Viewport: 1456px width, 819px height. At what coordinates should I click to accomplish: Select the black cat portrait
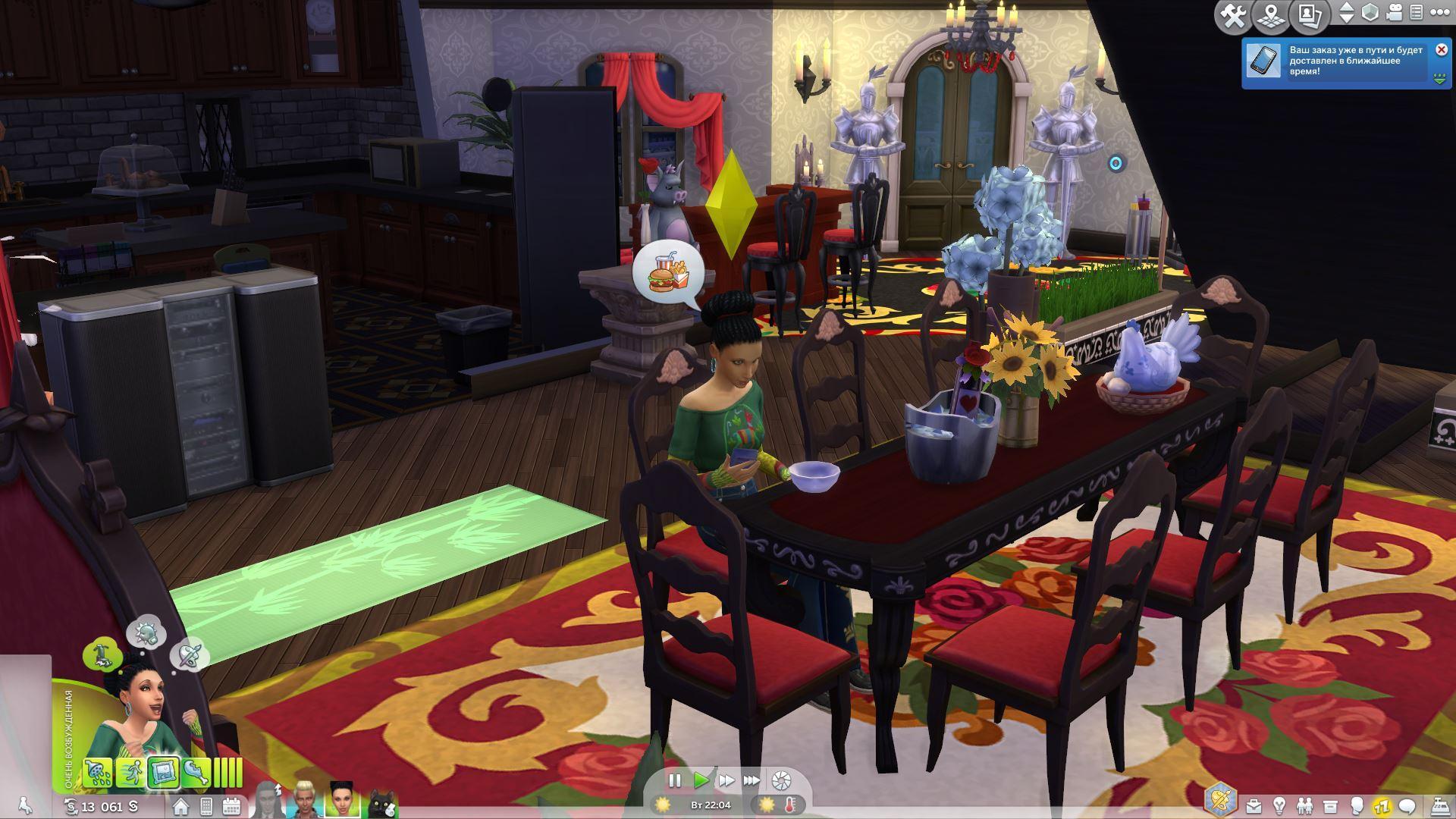381,802
